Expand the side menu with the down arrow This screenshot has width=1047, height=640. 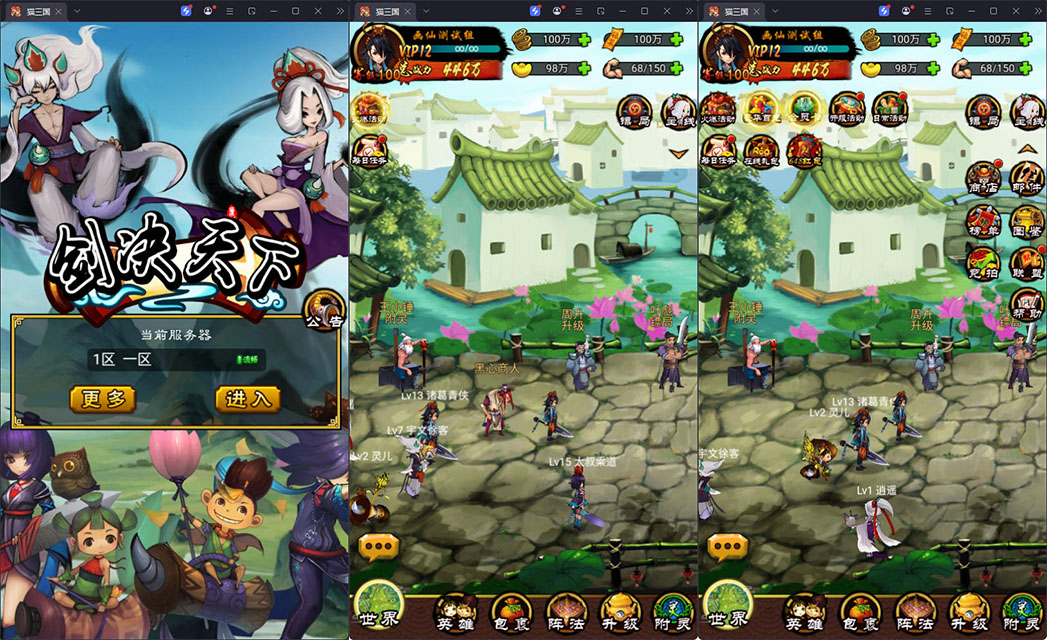(x=680, y=153)
